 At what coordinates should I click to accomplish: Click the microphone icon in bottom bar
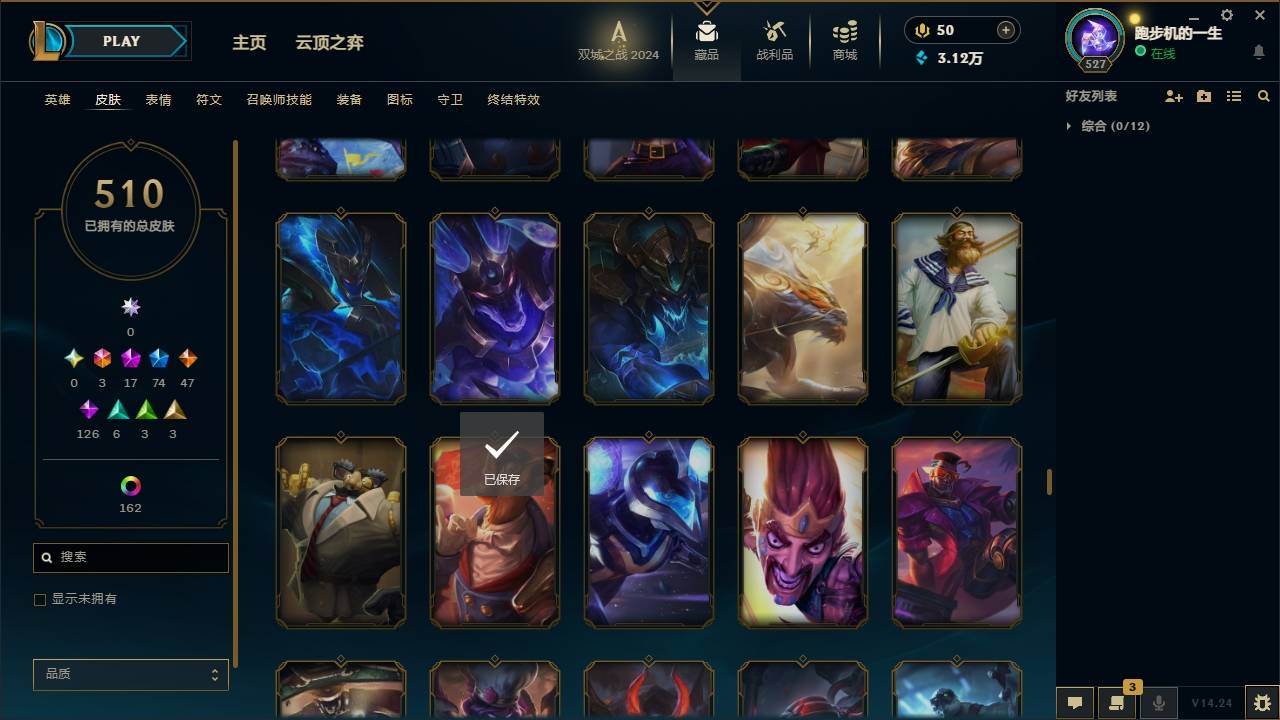1158,703
